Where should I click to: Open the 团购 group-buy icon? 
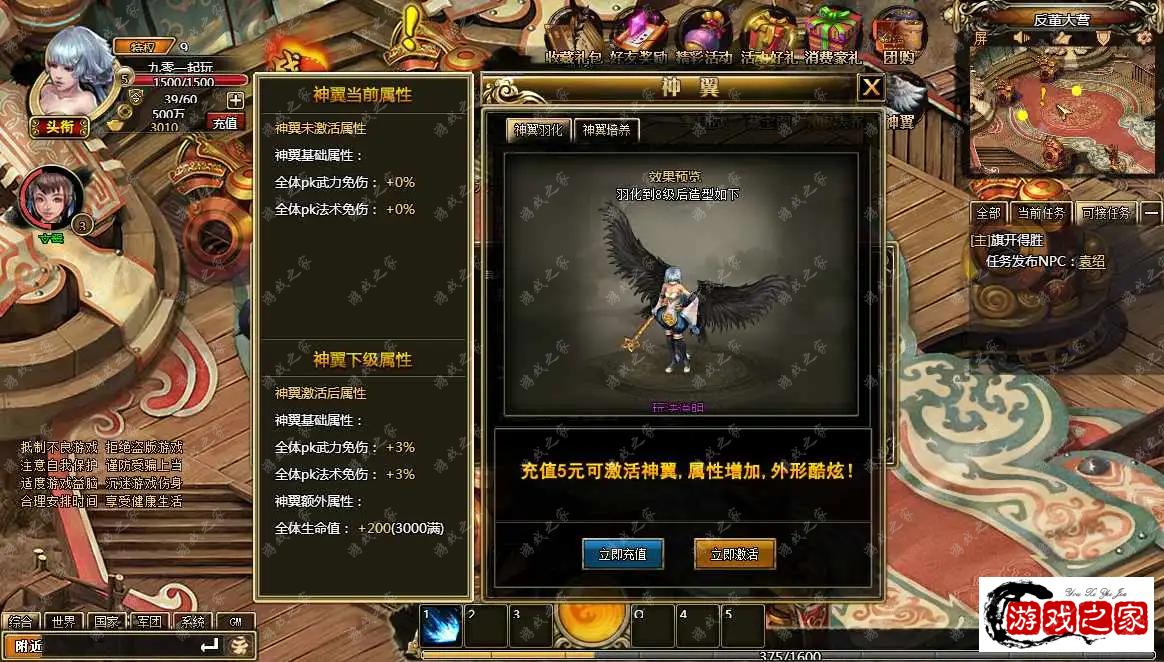coord(894,36)
